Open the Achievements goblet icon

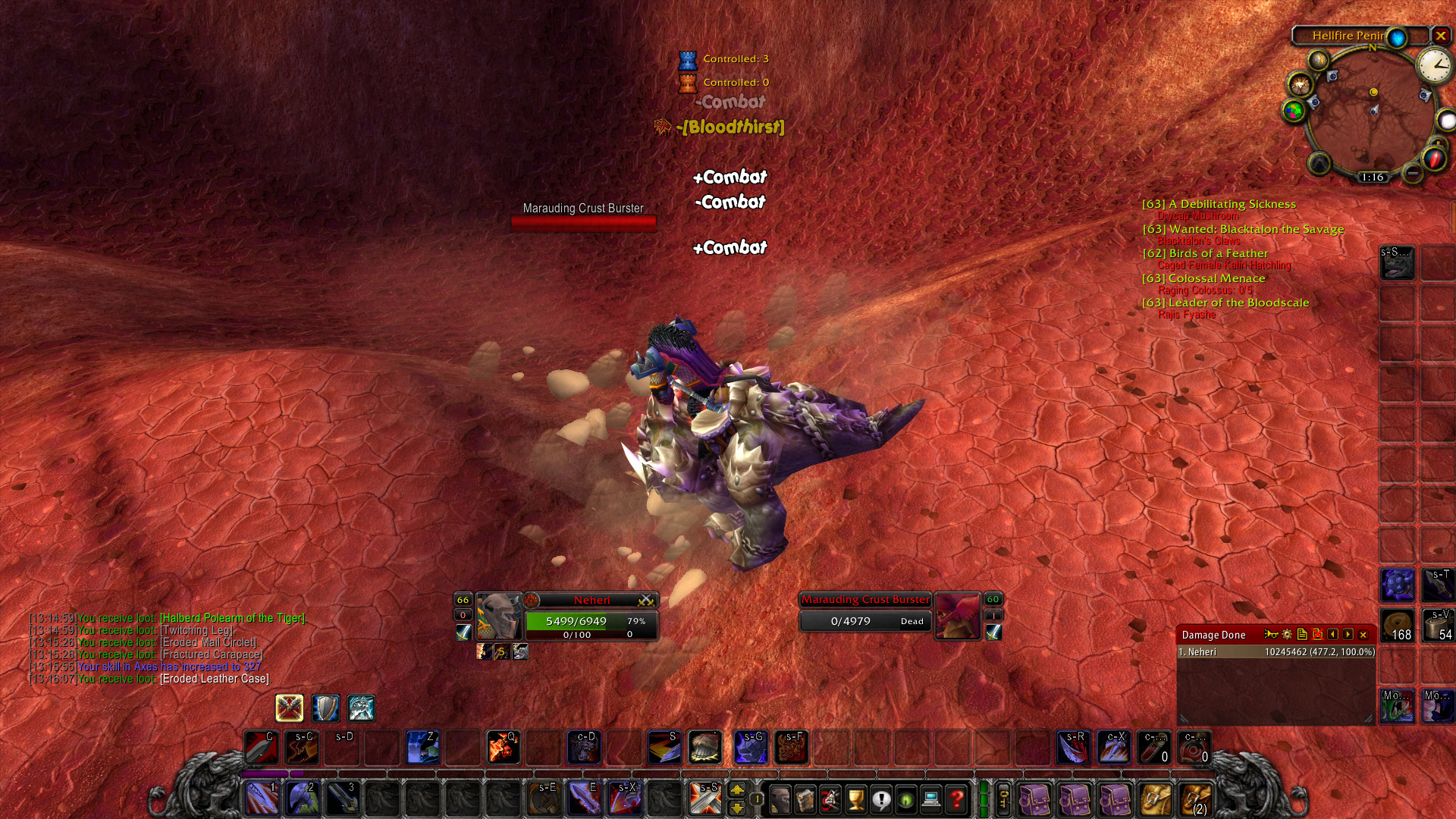[x=855, y=800]
